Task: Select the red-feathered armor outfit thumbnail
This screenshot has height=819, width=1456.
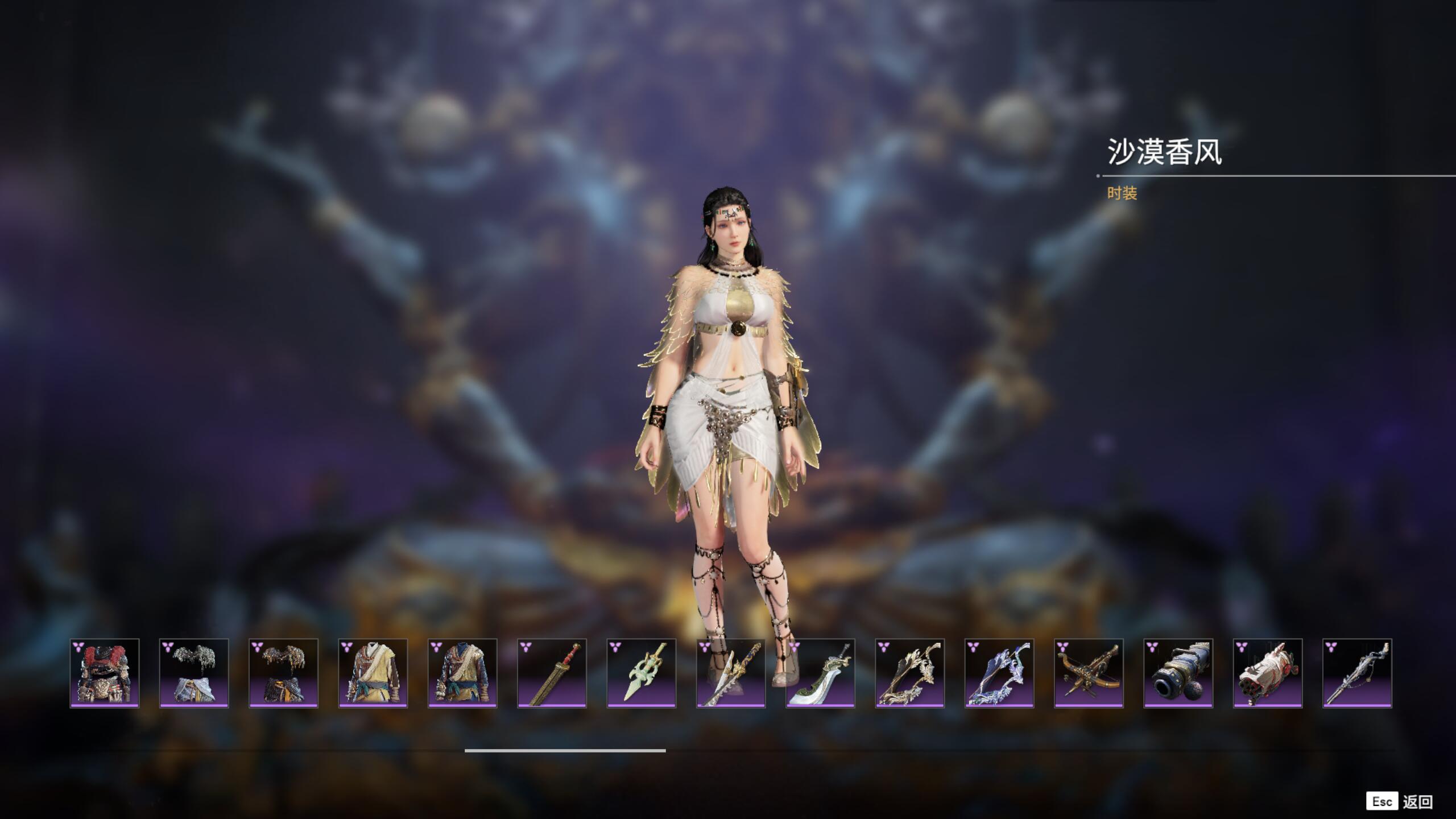Action: pyautogui.click(x=105, y=673)
